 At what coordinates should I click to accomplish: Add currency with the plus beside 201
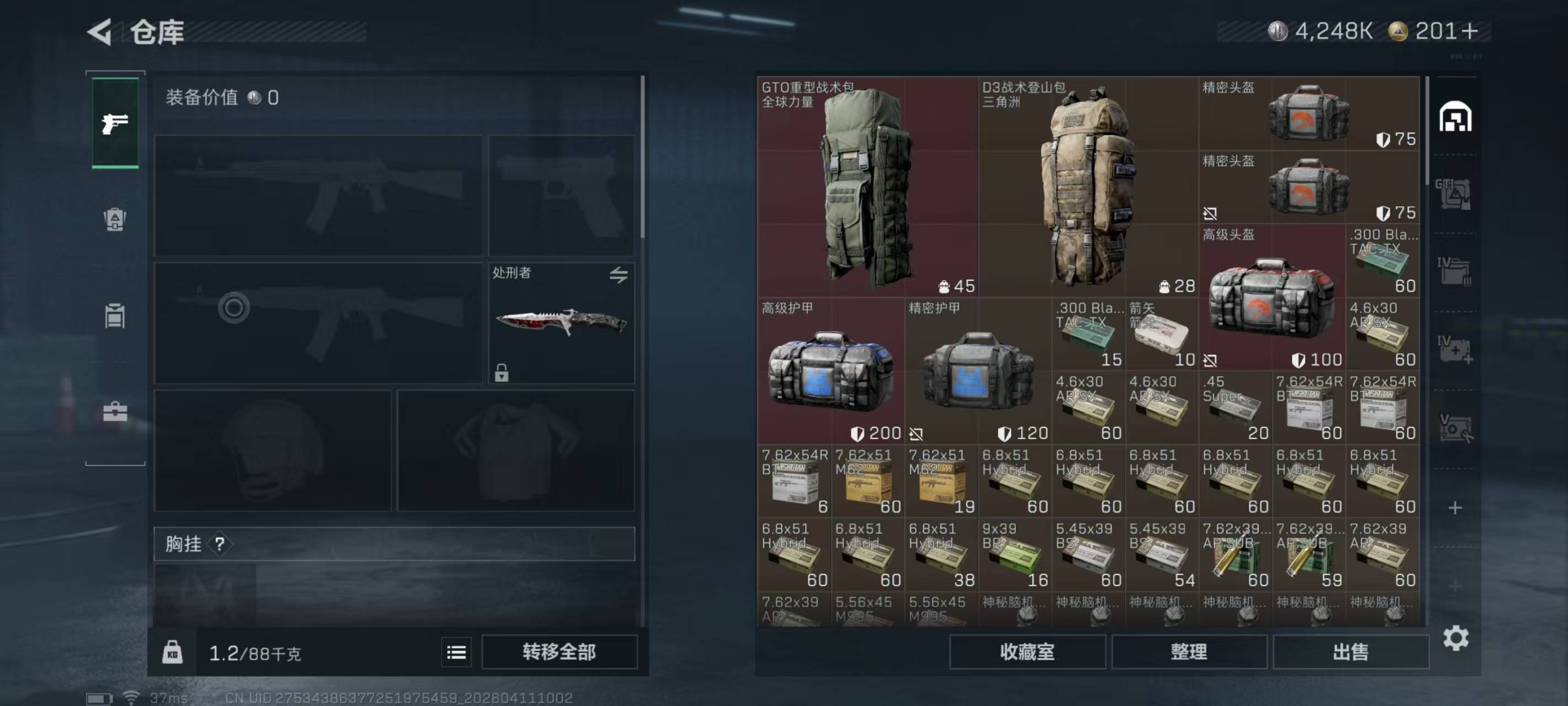coord(1469,31)
